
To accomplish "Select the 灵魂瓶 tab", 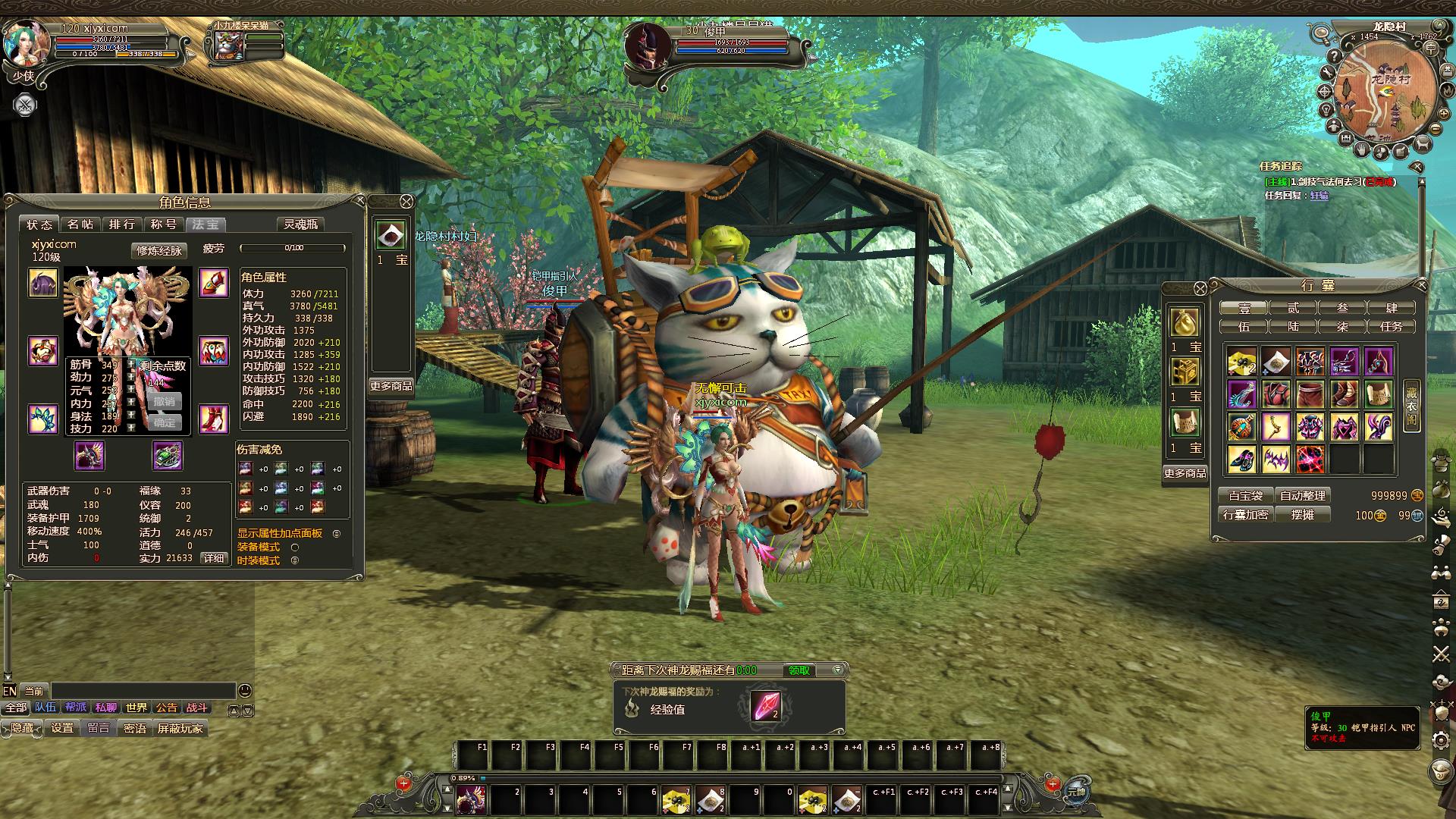I will click(301, 224).
